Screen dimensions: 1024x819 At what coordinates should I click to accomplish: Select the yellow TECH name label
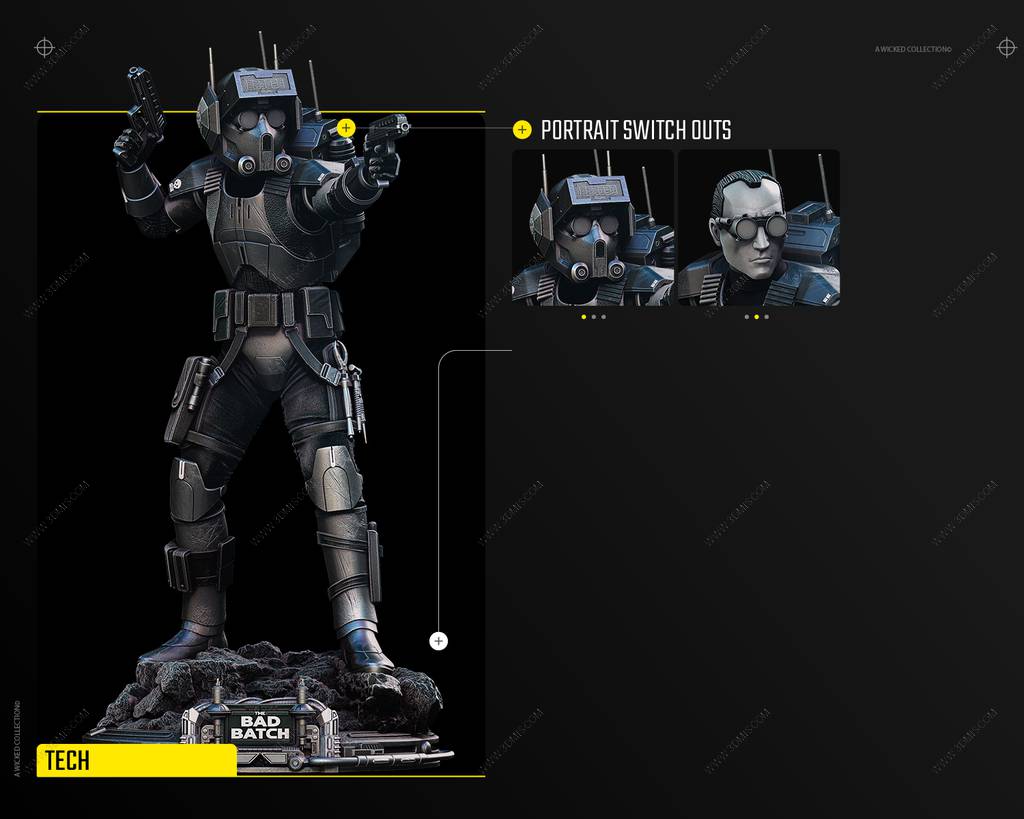pos(136,761)
